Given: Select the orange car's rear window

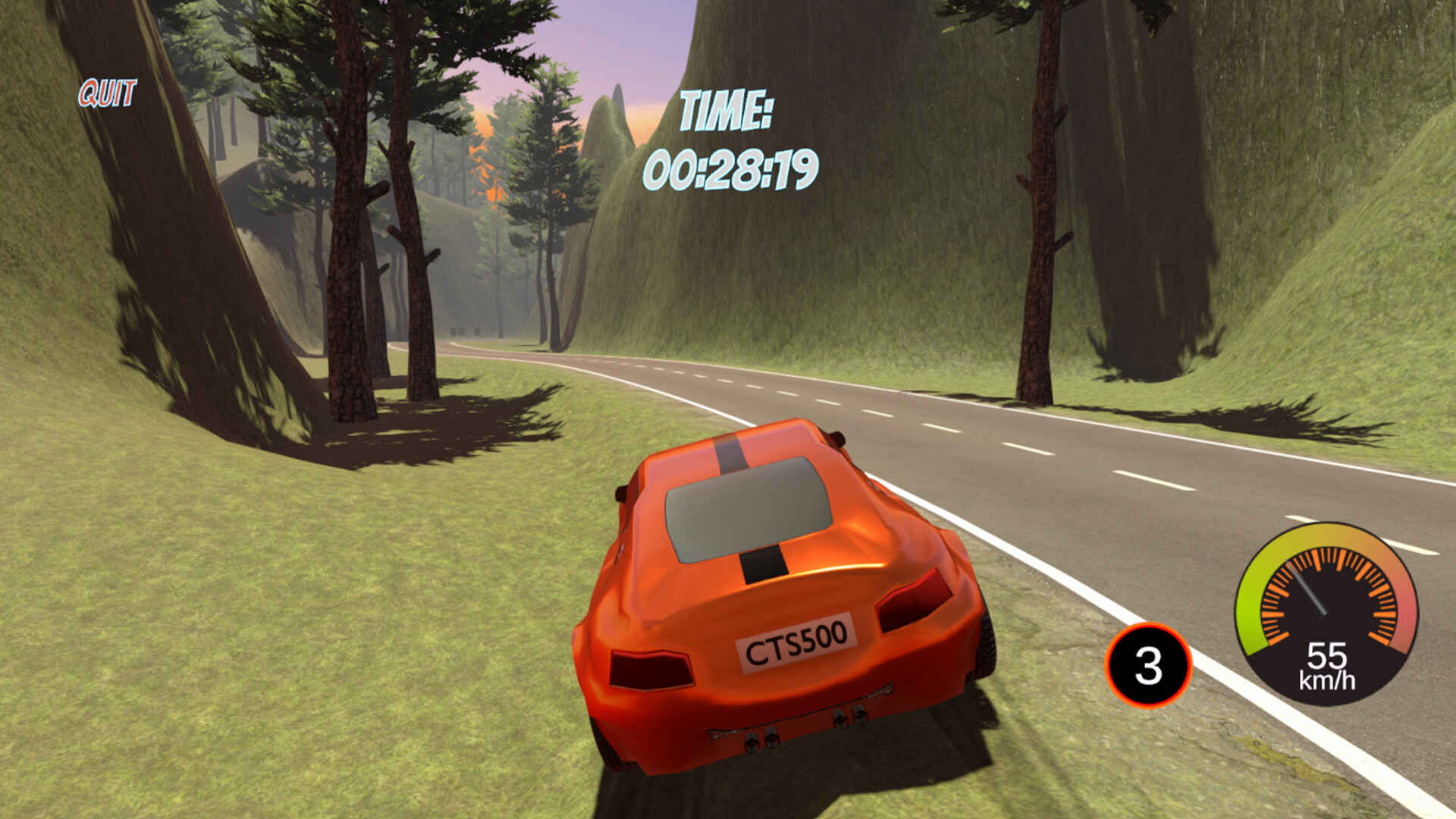Looking at the screenshot, I should coord(747,508).
